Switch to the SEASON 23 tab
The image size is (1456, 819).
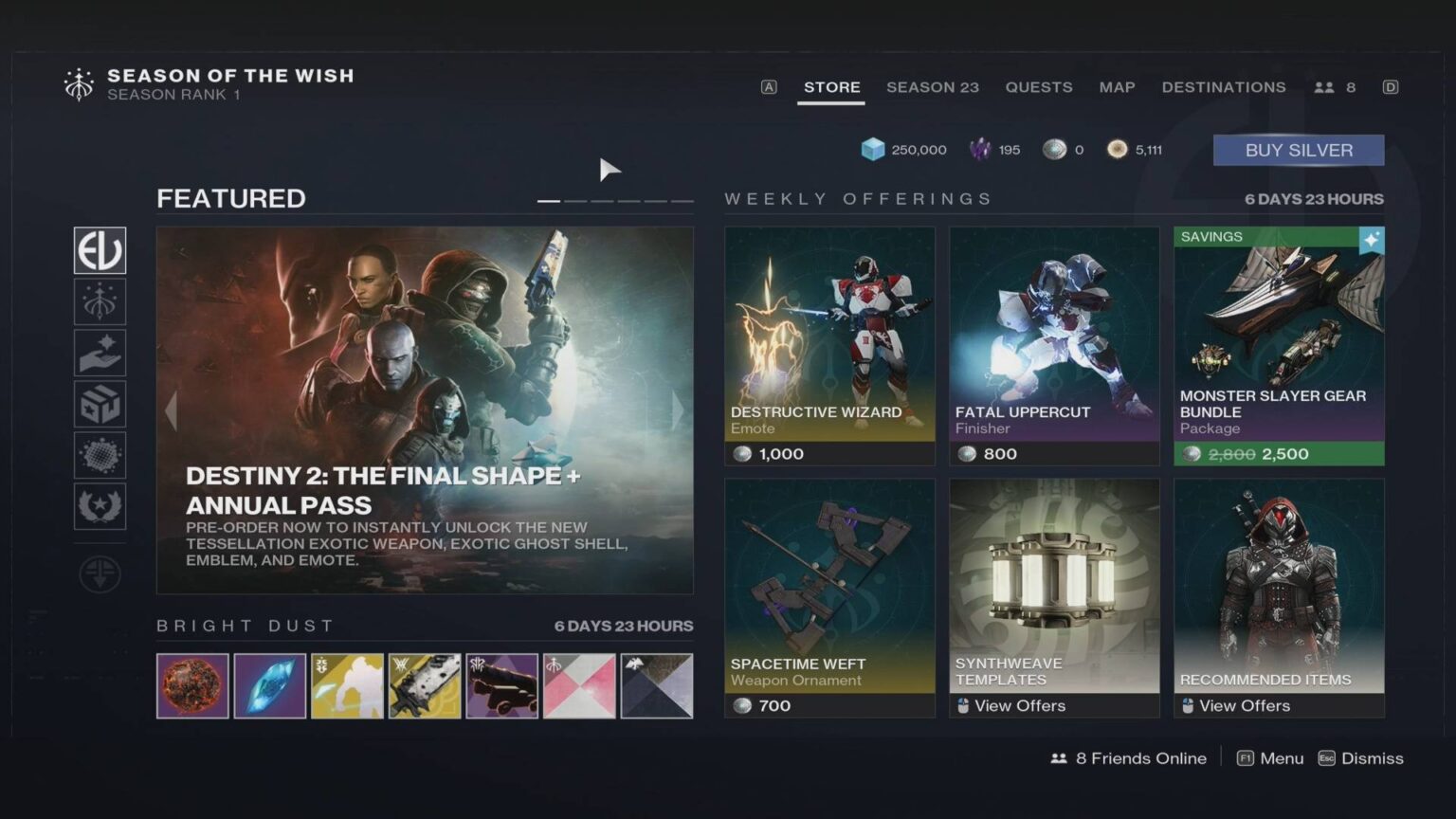(x=933, y=87)
